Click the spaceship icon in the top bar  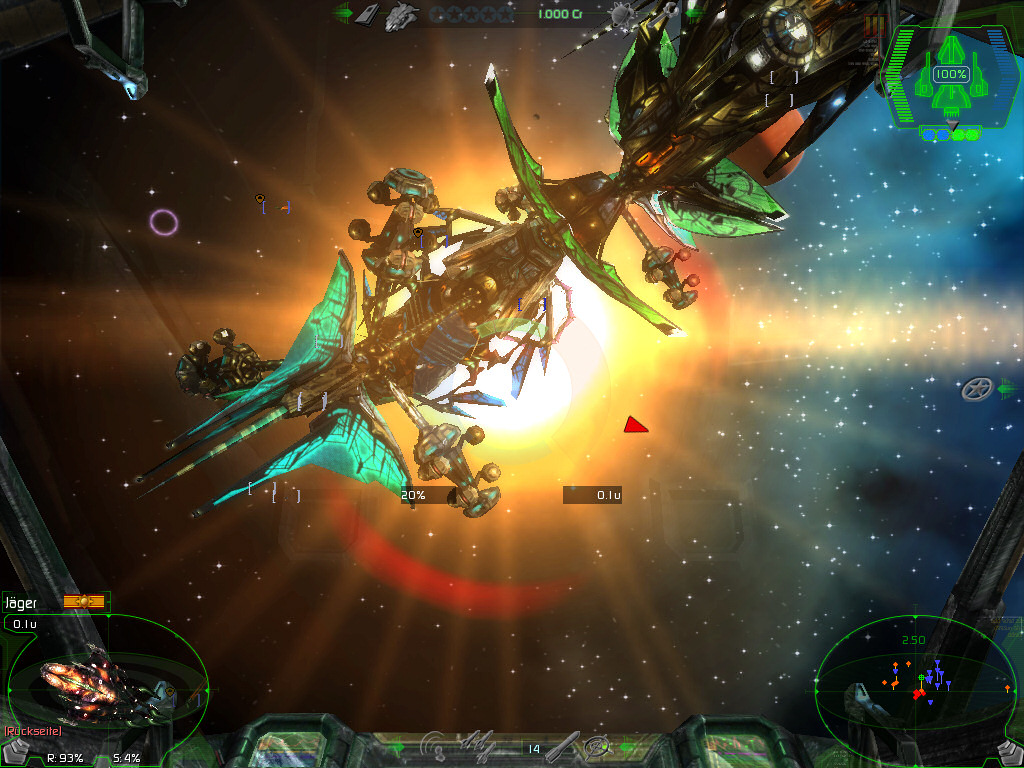(x=403, y=14)
